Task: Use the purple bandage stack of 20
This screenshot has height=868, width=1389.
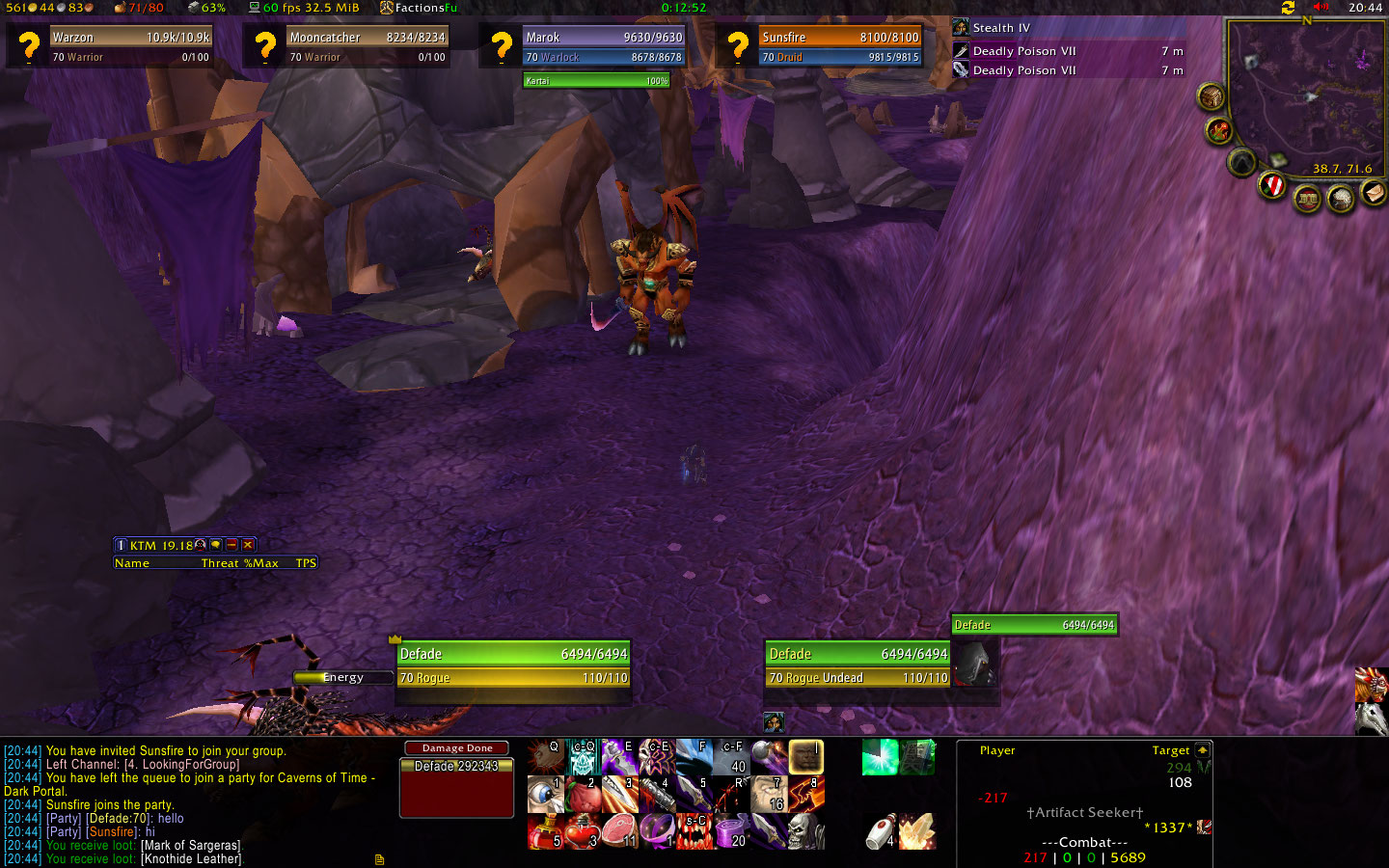Action: (x=731, y=831)
